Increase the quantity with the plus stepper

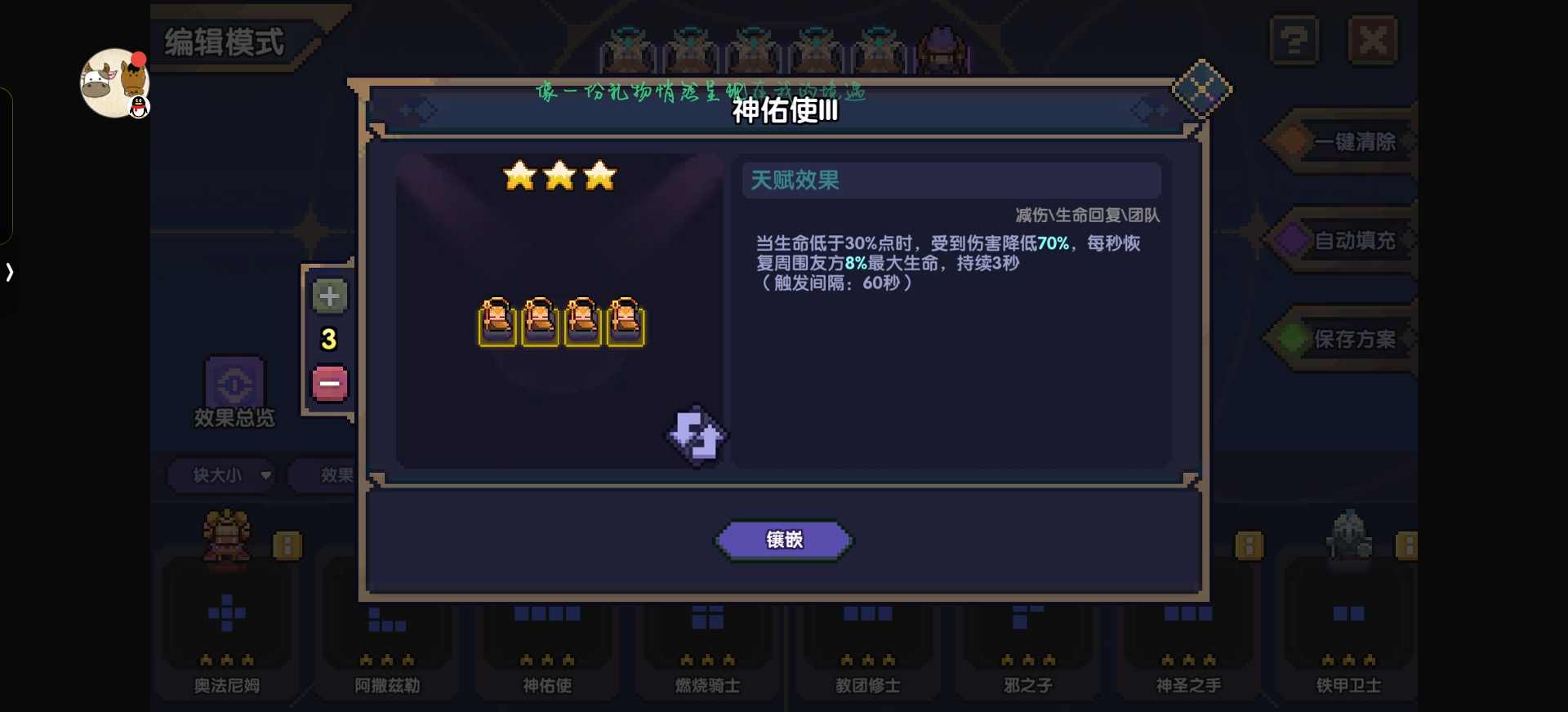click(329, 296)
